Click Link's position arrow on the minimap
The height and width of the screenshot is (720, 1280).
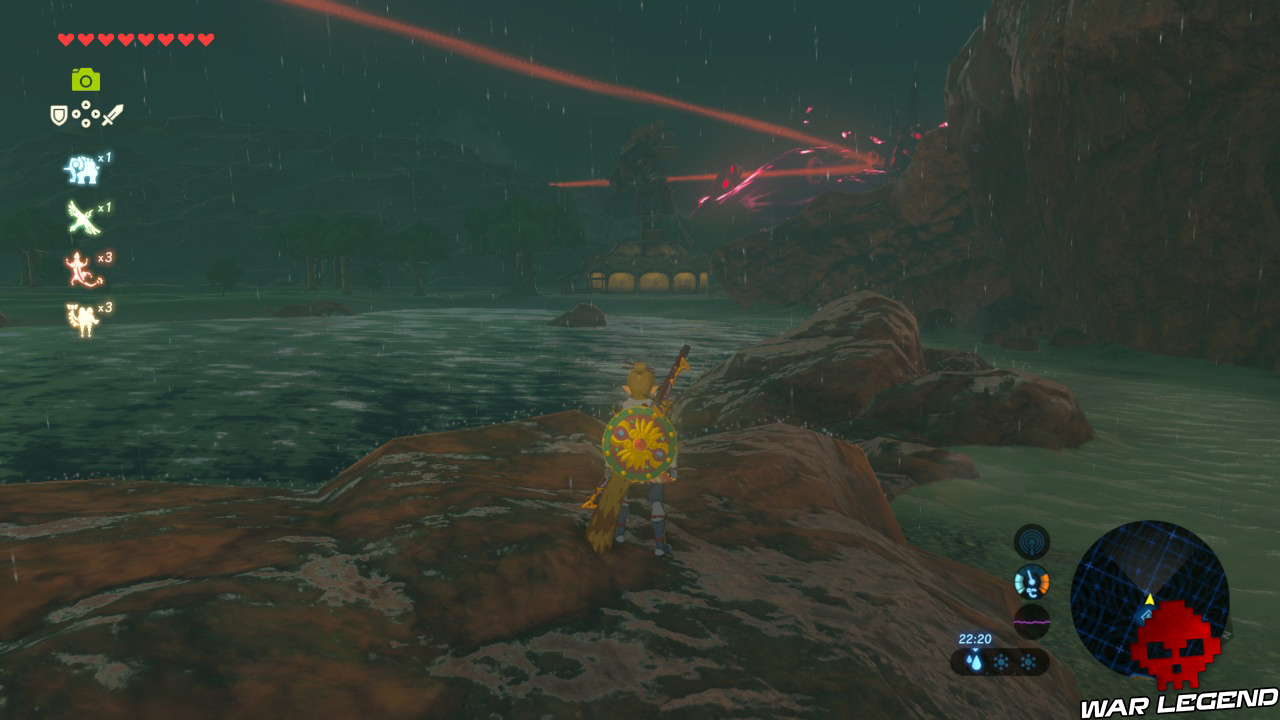1149,600
